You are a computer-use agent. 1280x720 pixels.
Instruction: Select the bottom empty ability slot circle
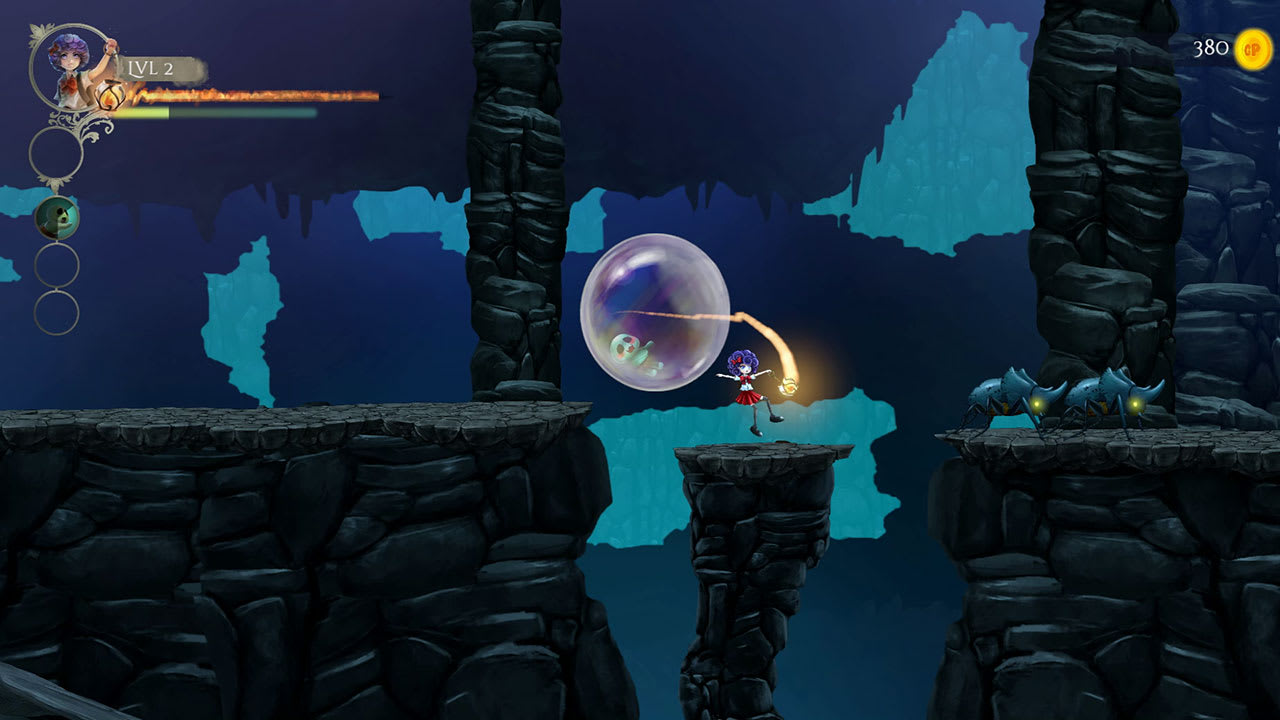pyautogui.click(x=54, y=307)
